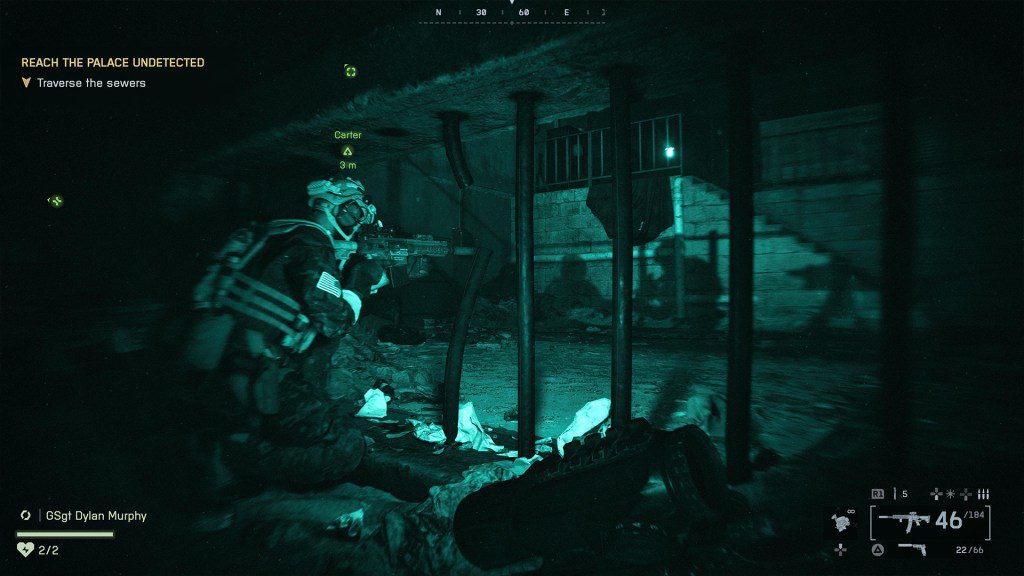Image resolution: width=1024 pixels, height=576 pixels.
Task: Click the three-bullets fire mode icon
Action: pyautogui.click(x=983, y=493)
